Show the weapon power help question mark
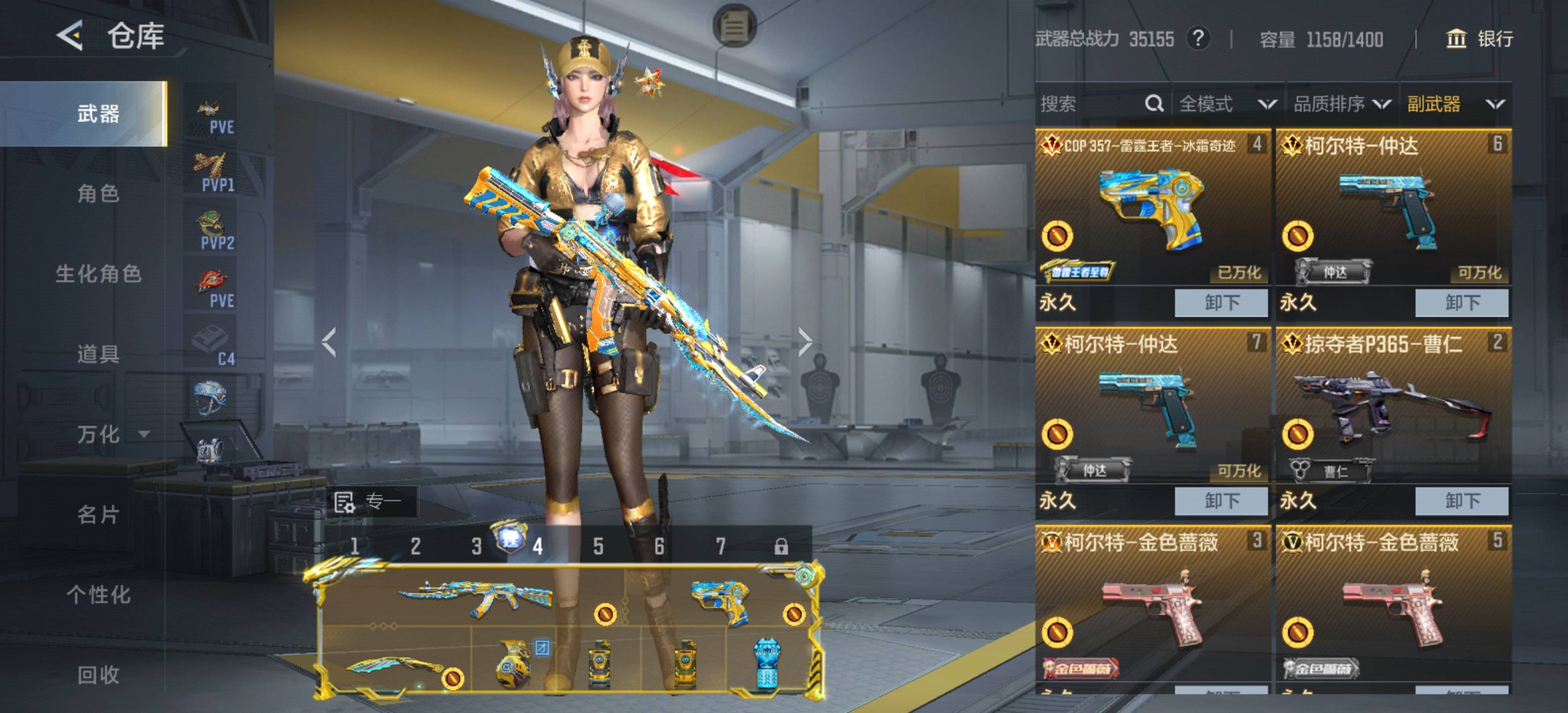1568x713 pixels. [x=1197, y=39]
